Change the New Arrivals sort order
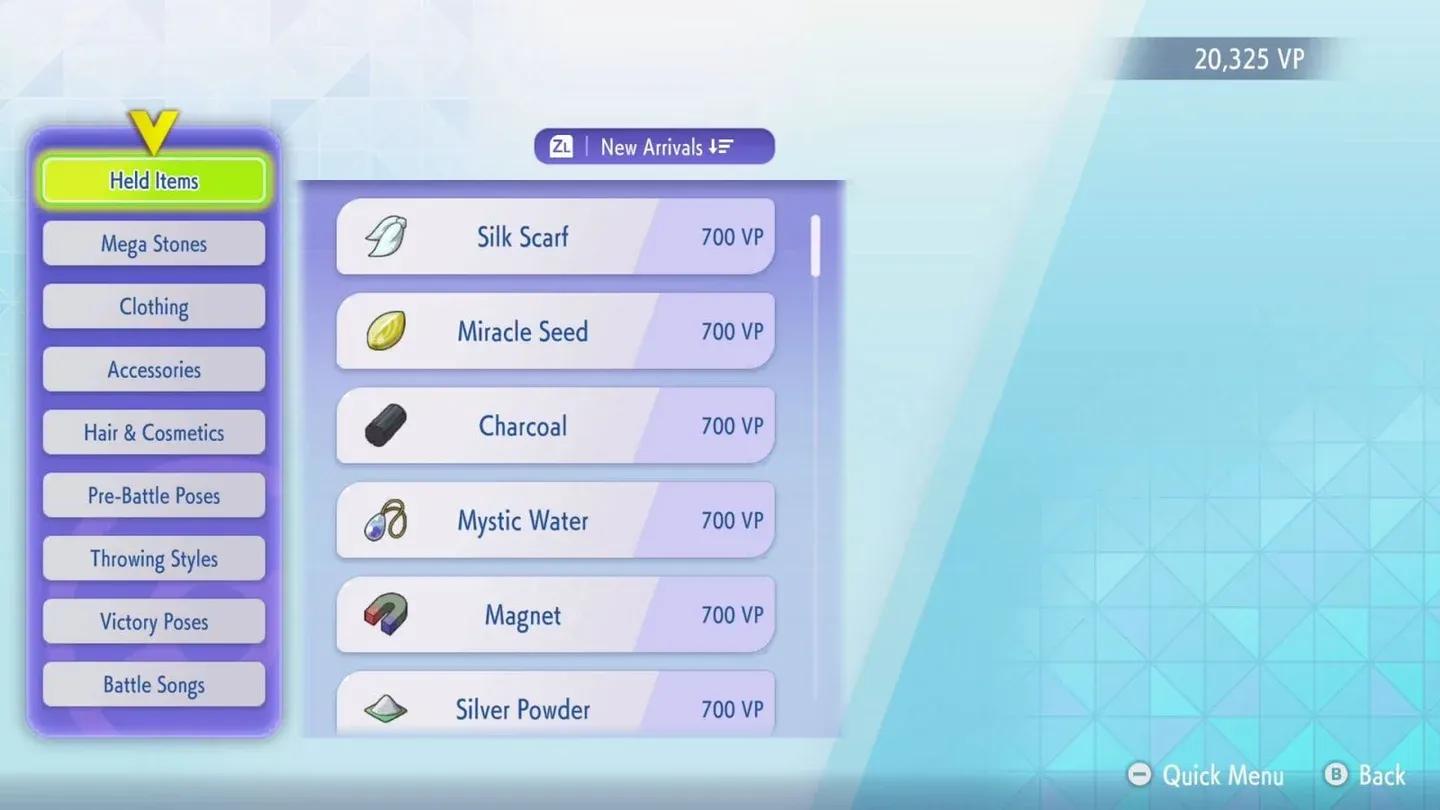The image size is (1440, 810). coord(653,146)
